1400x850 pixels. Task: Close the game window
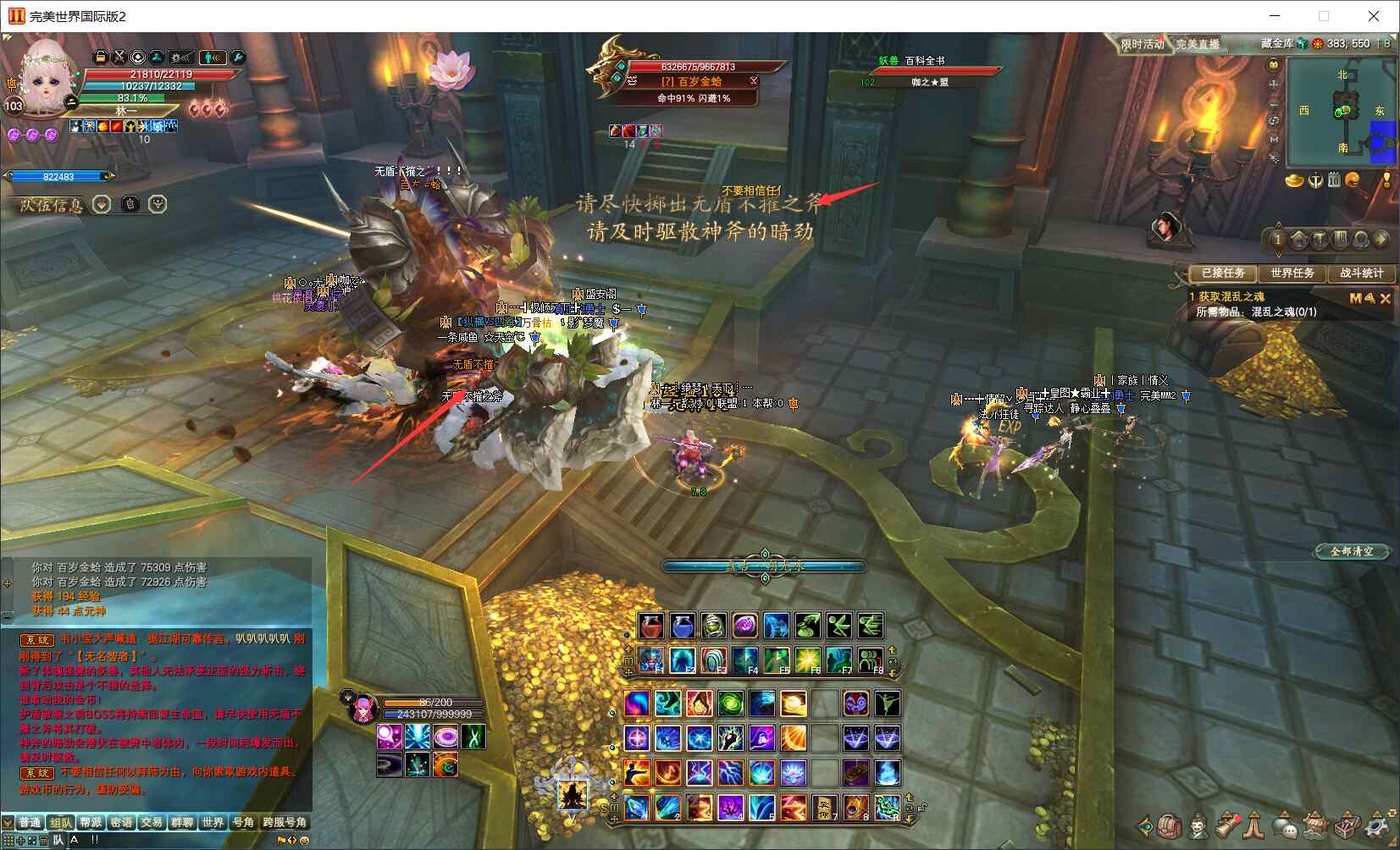click(x=1374, y=16)
